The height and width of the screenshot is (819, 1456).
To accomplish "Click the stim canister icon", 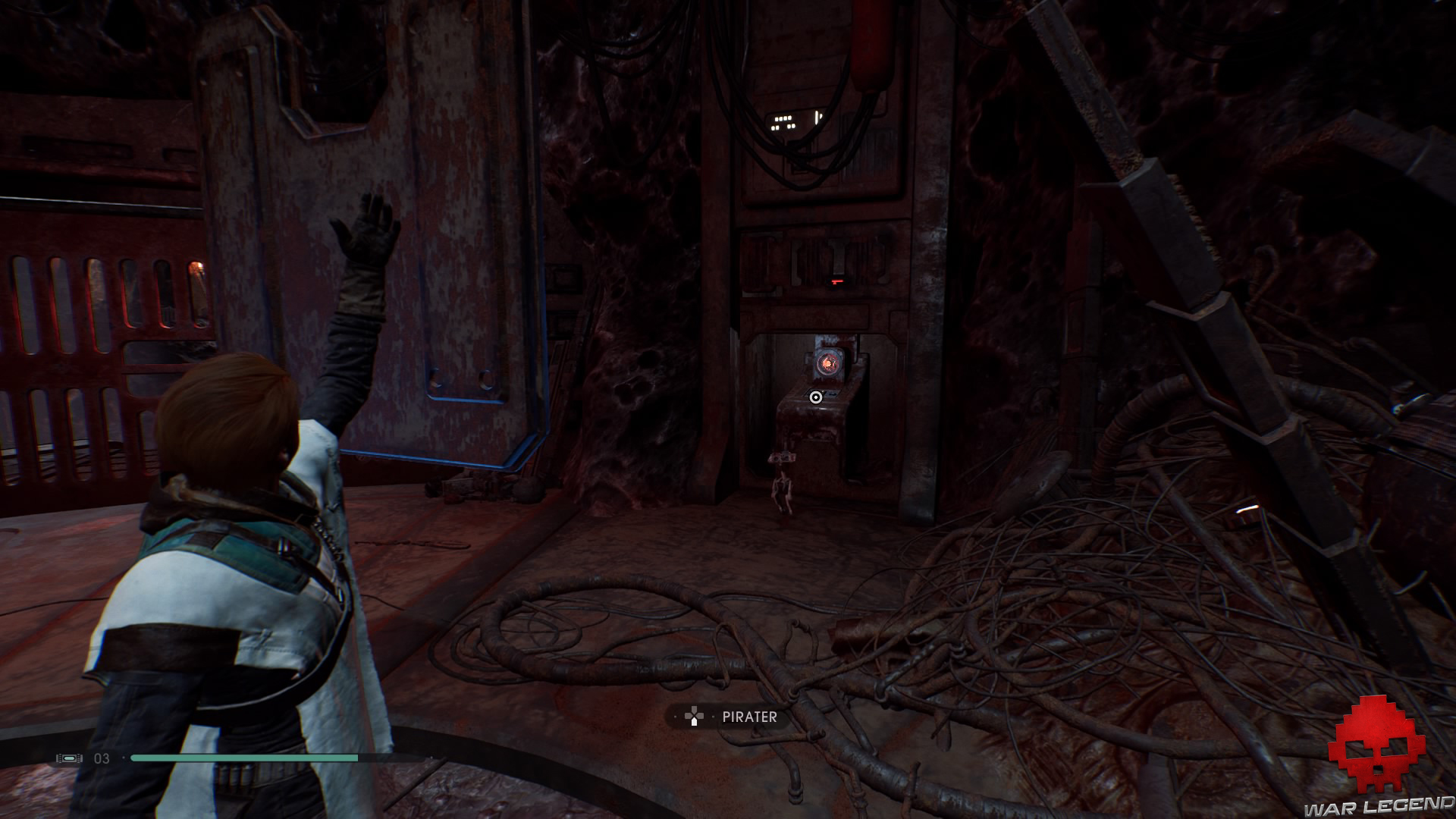I will 69,758.
